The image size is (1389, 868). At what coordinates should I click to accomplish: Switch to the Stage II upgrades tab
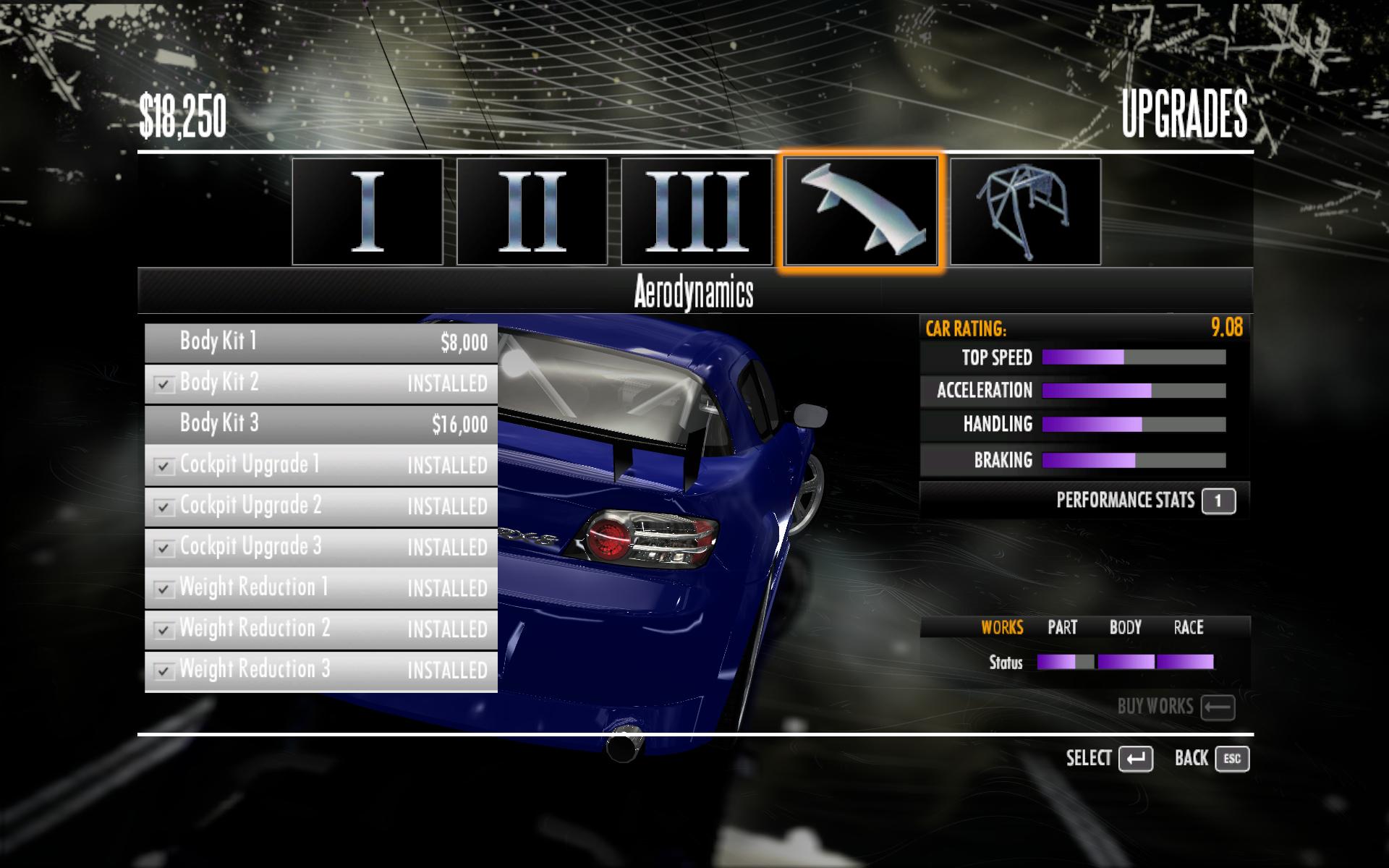(x=532, y=211)
